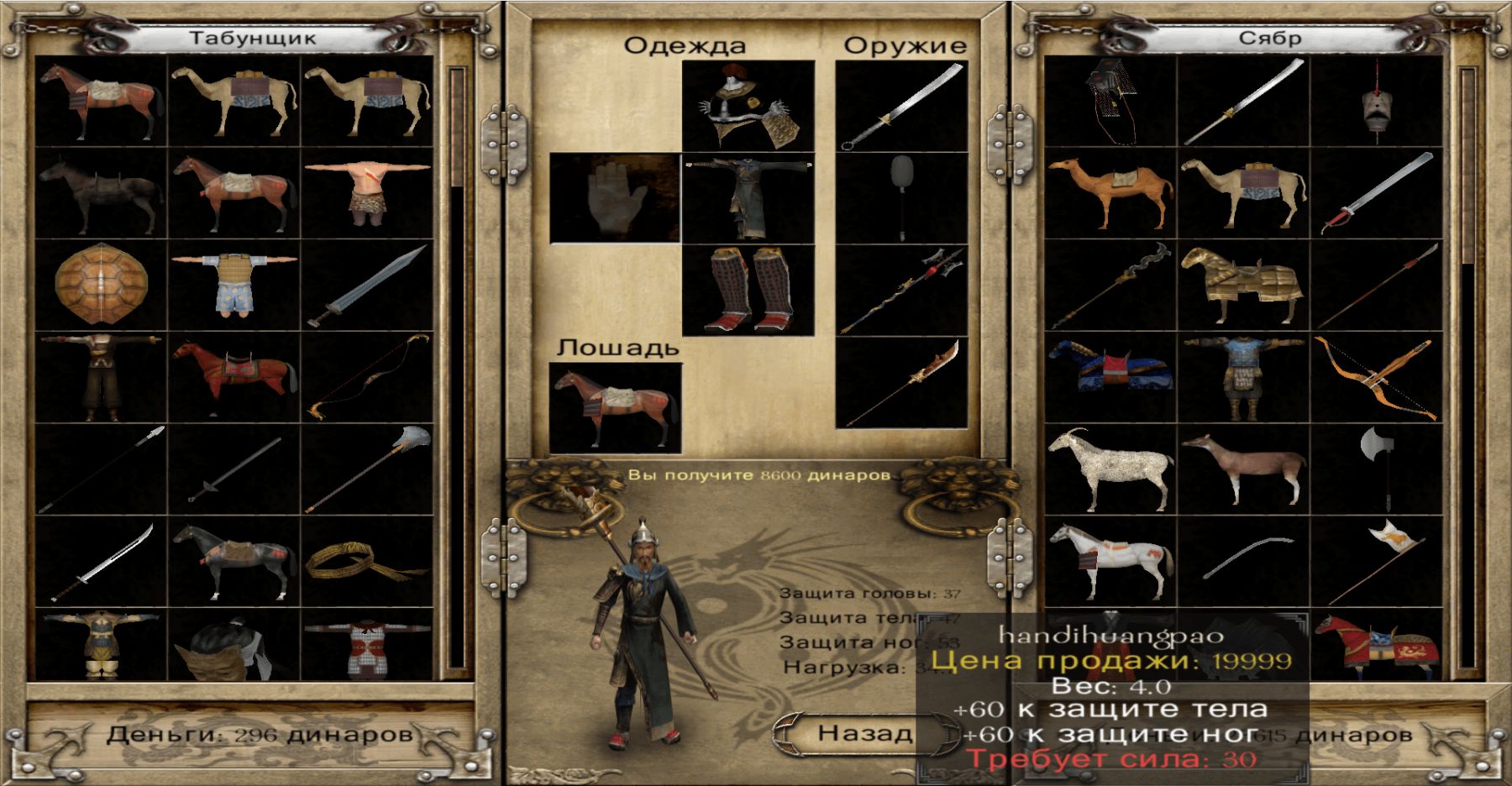1512x786 pixels.
Task: Select the equipped helmet slot under Одежда
Action: pyautogui.click(x=748, y=106)
